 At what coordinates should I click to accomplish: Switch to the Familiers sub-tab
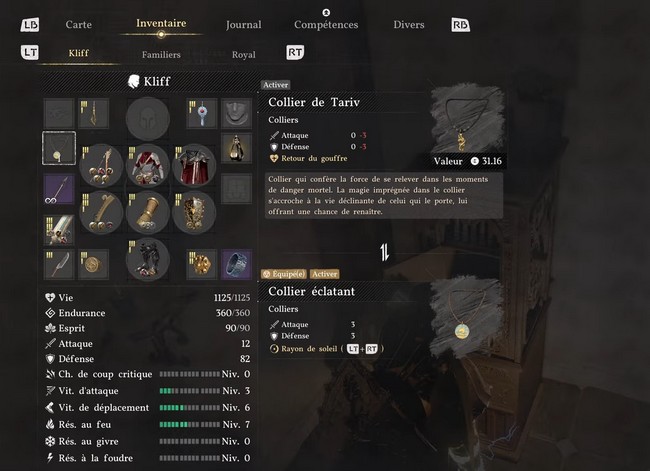161,54
